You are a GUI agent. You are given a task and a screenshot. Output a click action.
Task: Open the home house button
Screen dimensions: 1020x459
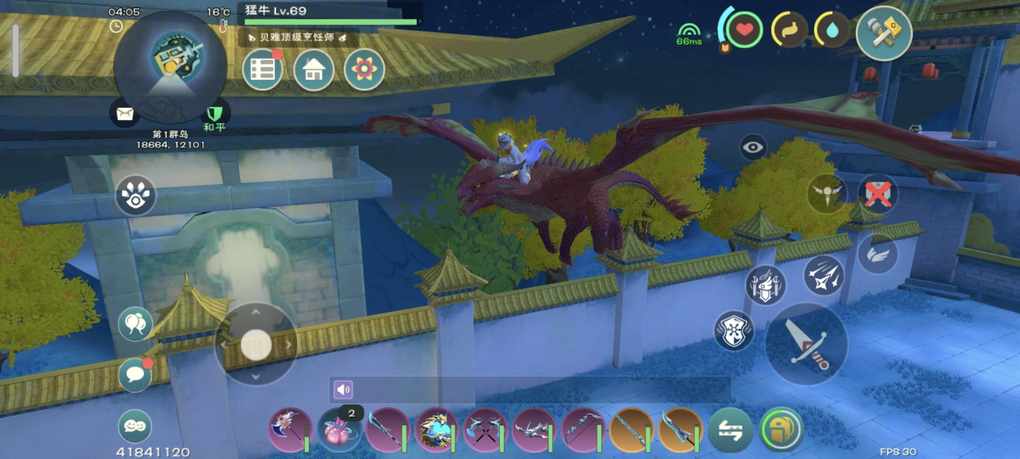pos(313,70)
